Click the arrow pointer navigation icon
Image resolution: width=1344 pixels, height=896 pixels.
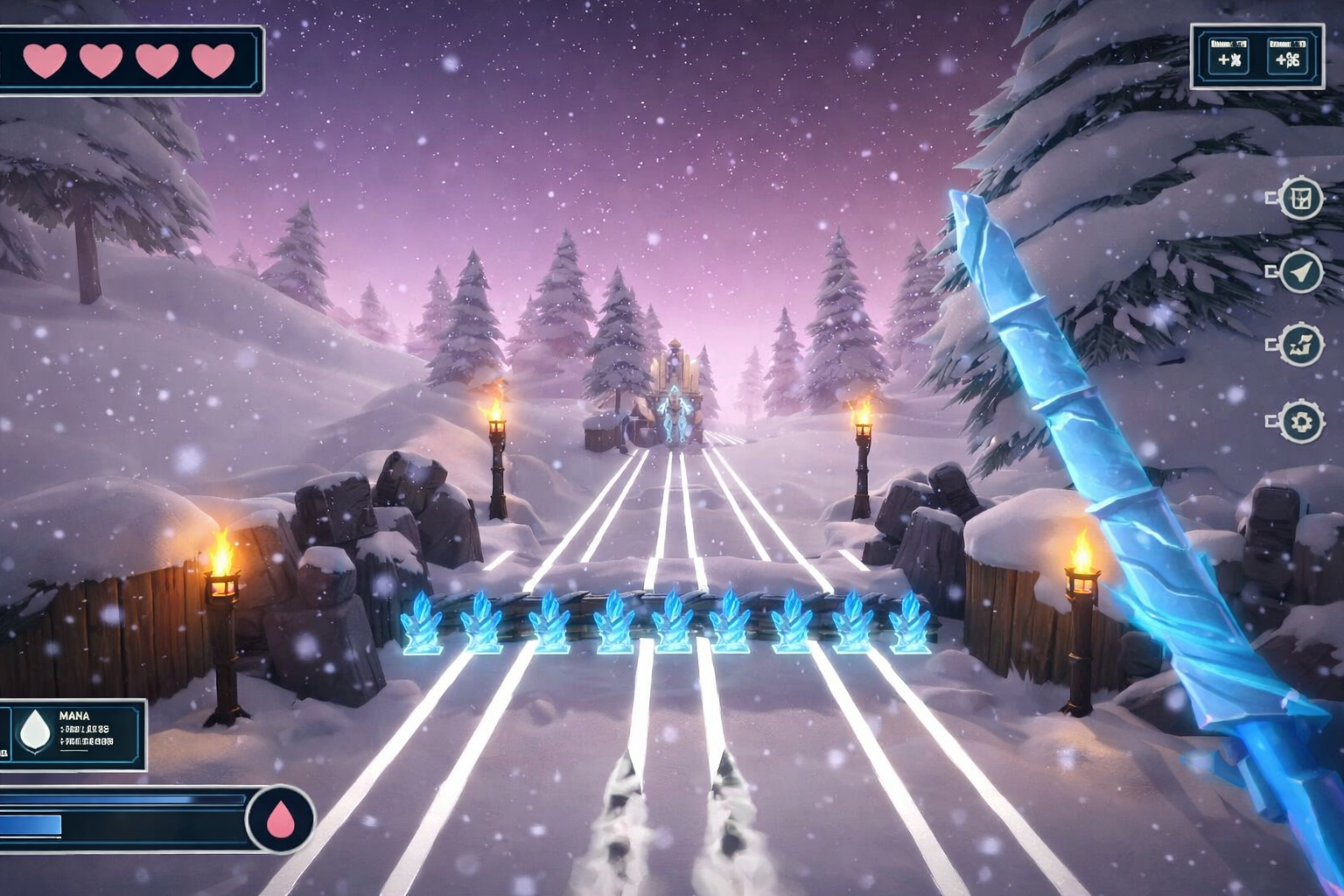[x=1301, y=273]
